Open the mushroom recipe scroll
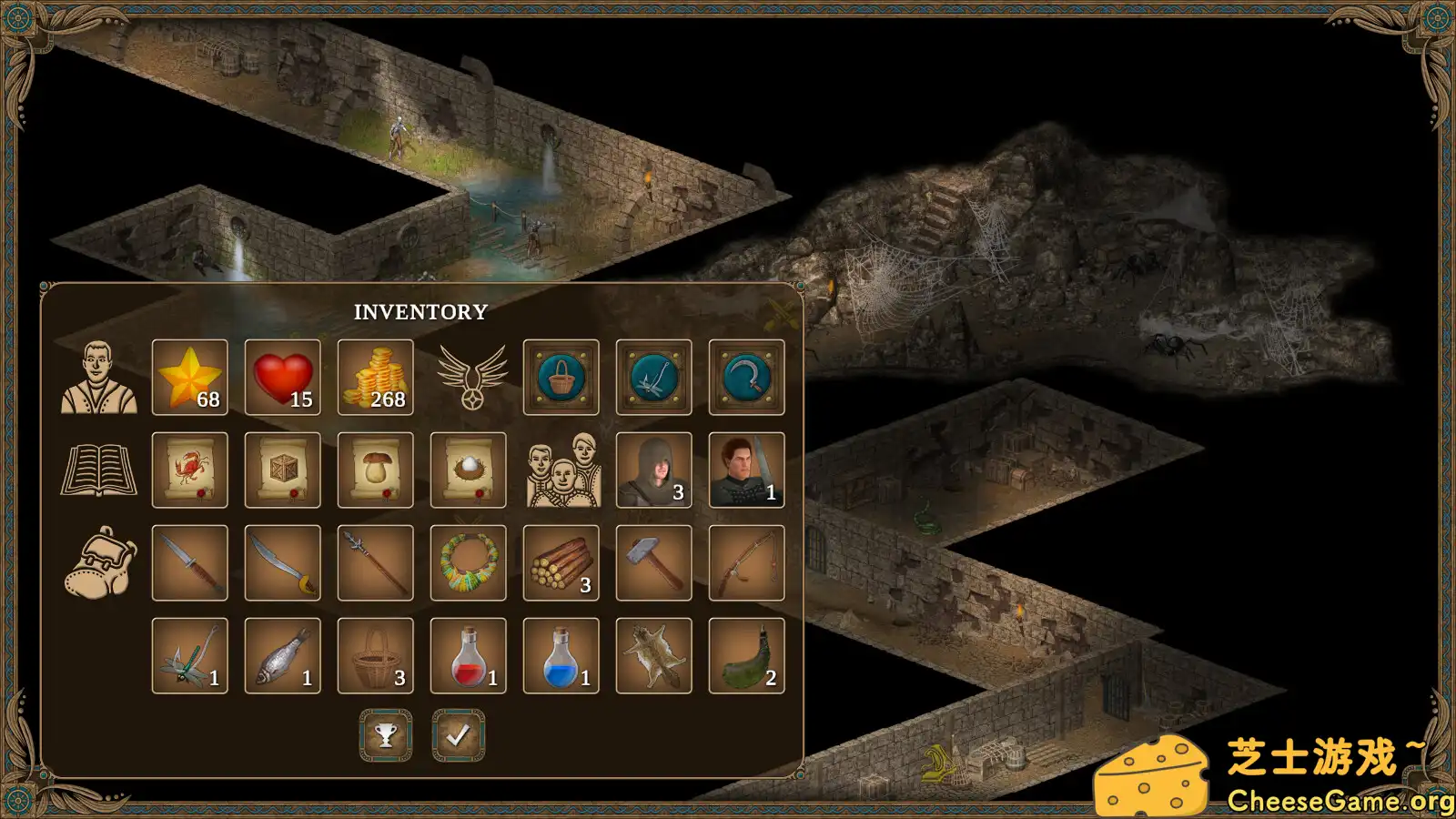 coord(375,470)
